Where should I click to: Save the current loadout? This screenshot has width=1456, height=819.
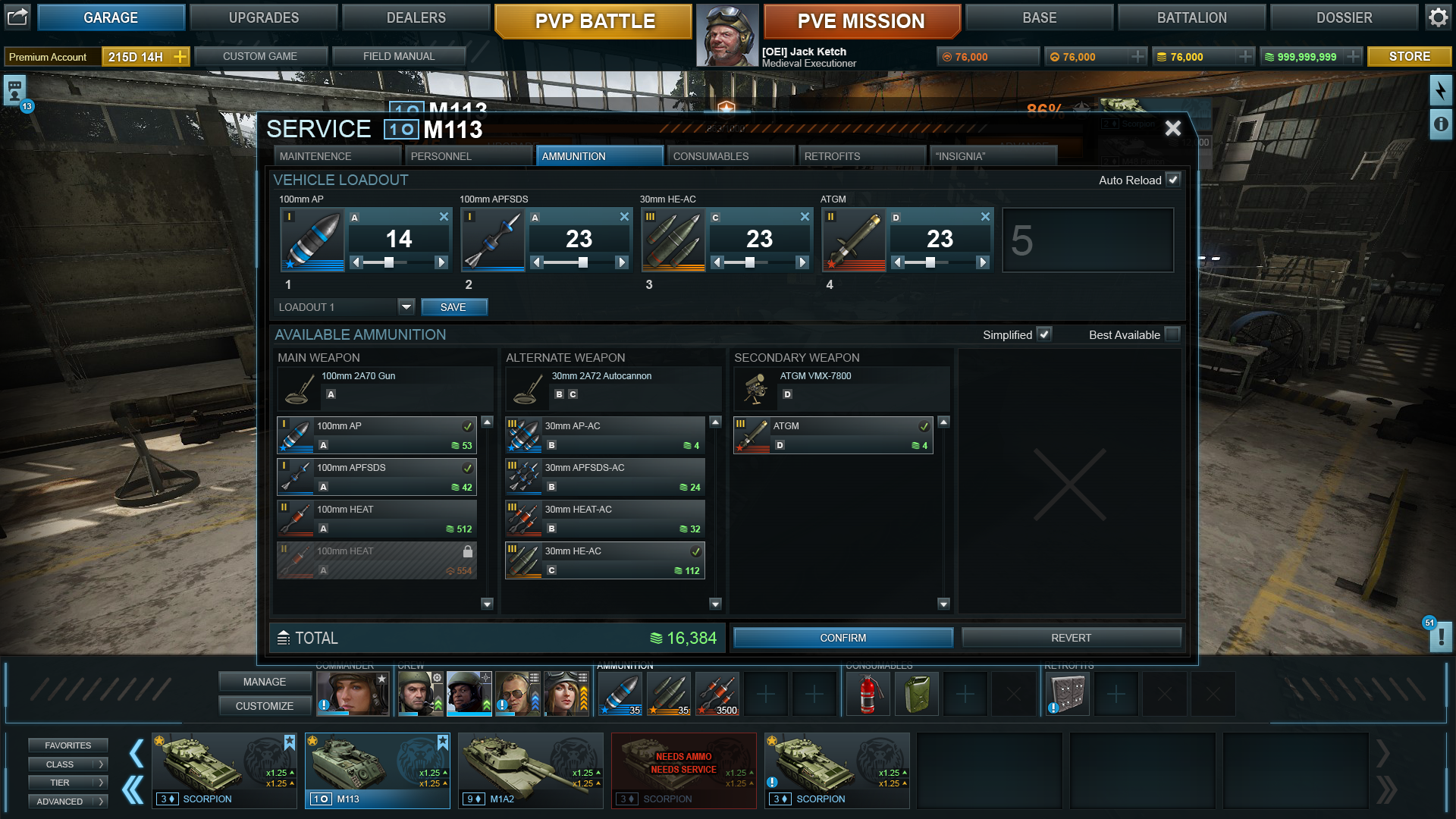pos(453,307)
